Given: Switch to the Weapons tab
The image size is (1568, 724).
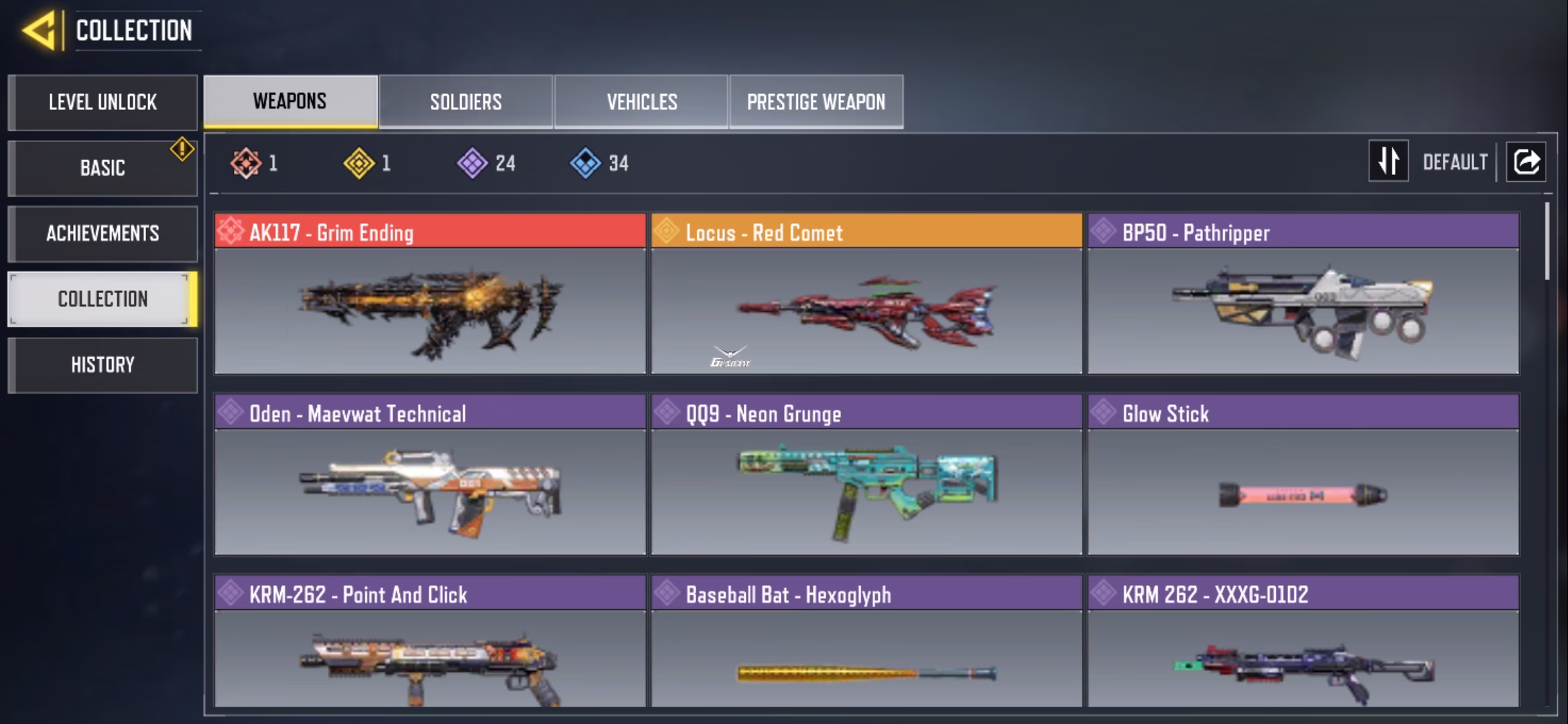Looking at the screenshot, I should (x=290, y=101).
